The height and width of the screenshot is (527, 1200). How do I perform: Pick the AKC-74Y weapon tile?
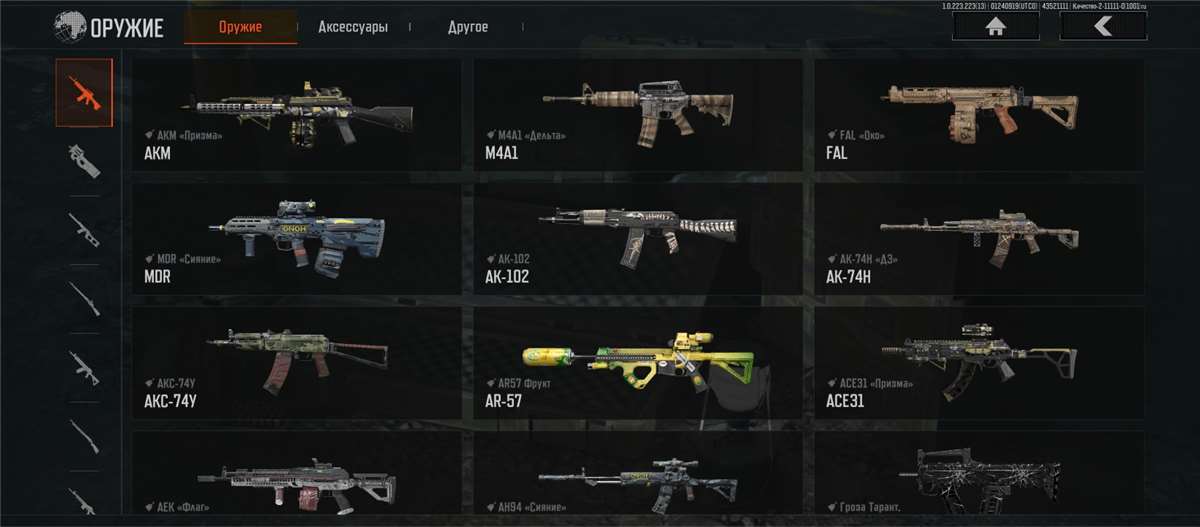point(297,362)
